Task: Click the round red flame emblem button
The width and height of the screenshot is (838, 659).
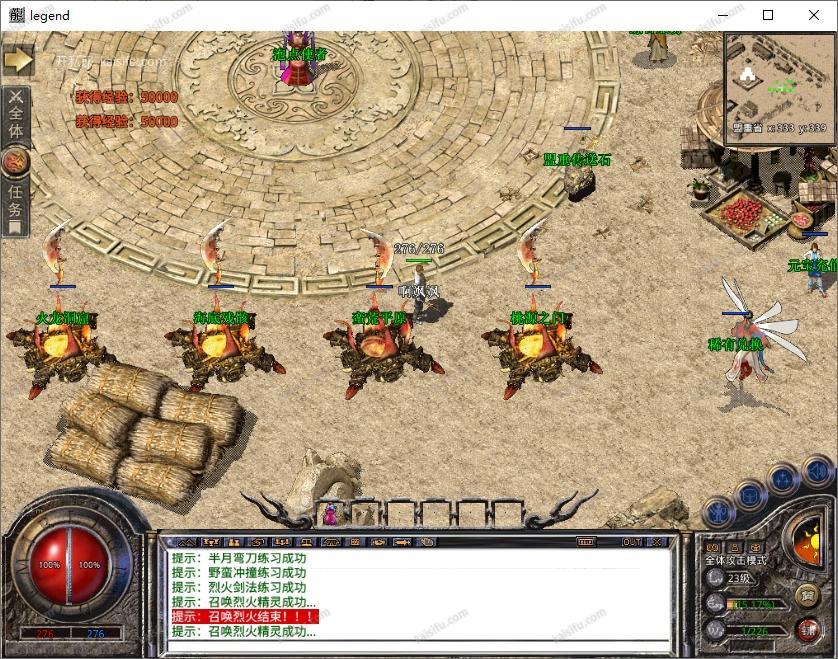Action: pos(16,161)
